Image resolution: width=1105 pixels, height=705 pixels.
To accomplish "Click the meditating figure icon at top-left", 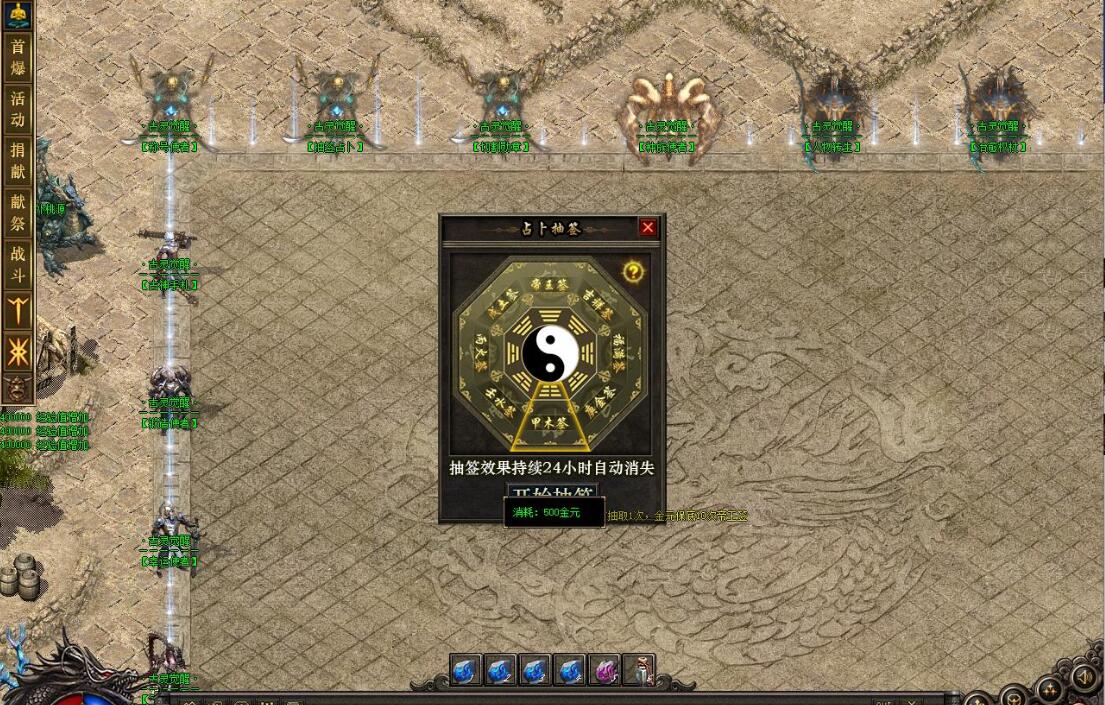I will (x=18, y=14).
